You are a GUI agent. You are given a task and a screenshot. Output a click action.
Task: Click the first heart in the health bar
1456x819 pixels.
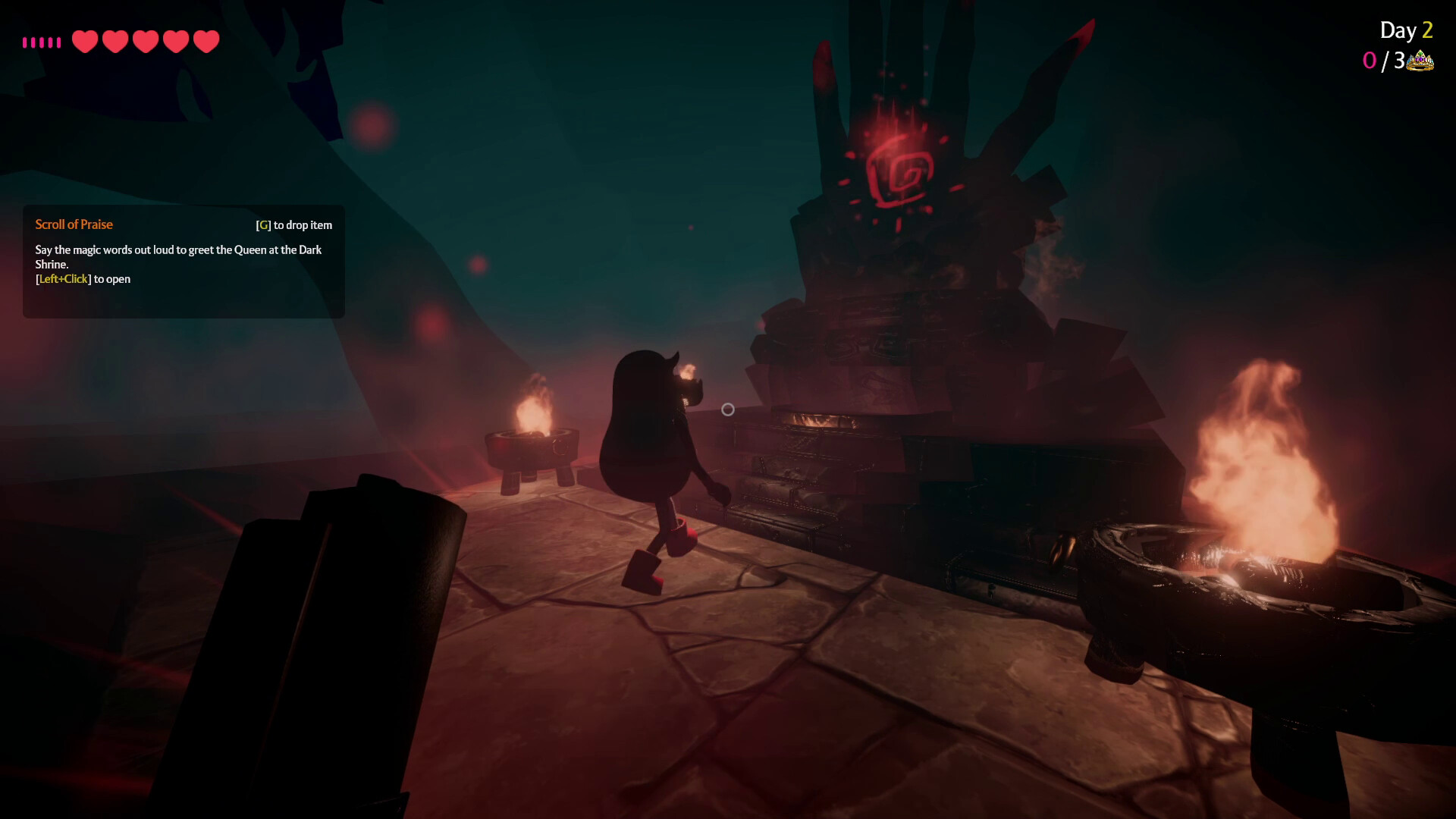point(86,41)
